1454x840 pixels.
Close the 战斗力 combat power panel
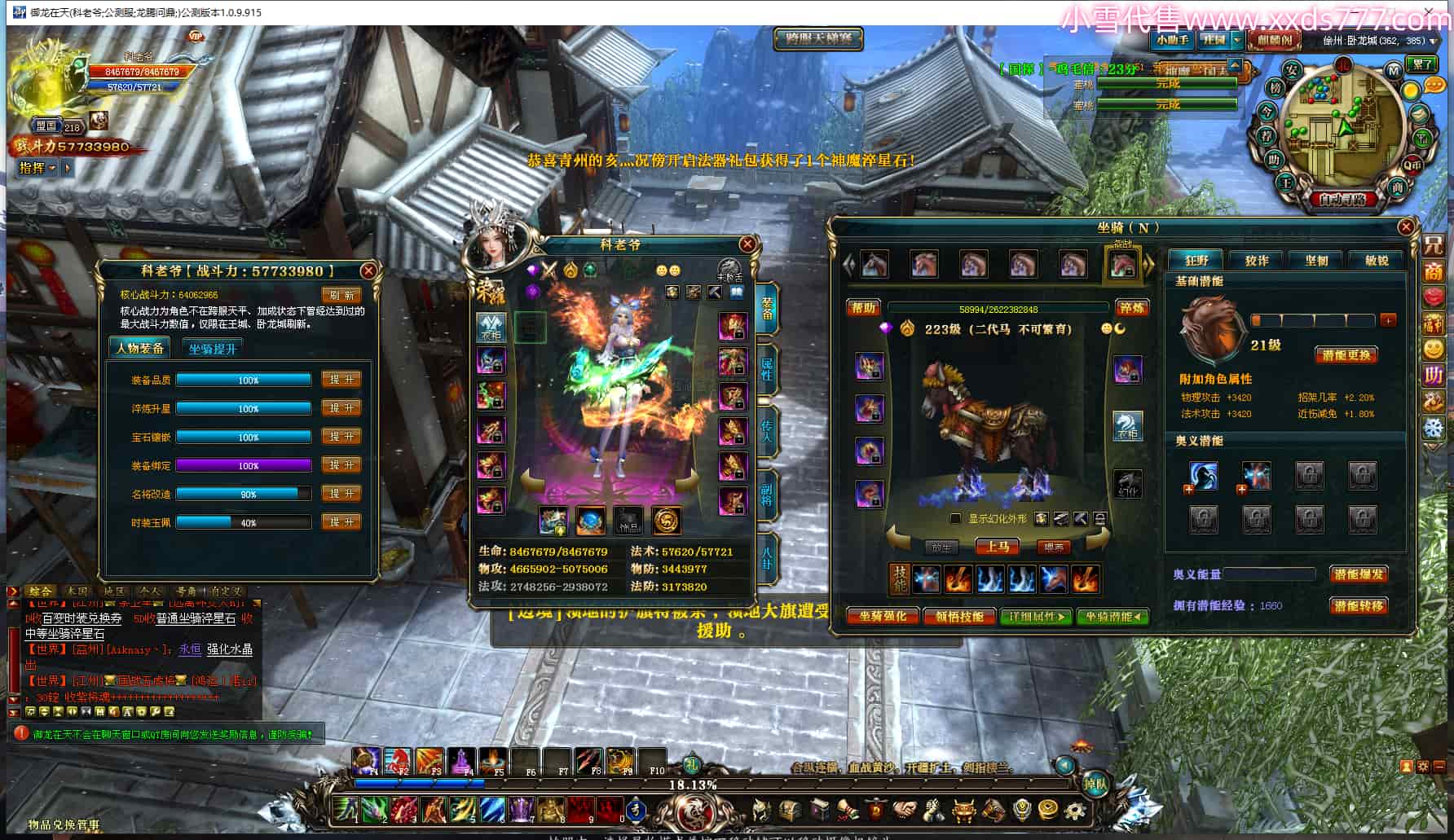368,270
